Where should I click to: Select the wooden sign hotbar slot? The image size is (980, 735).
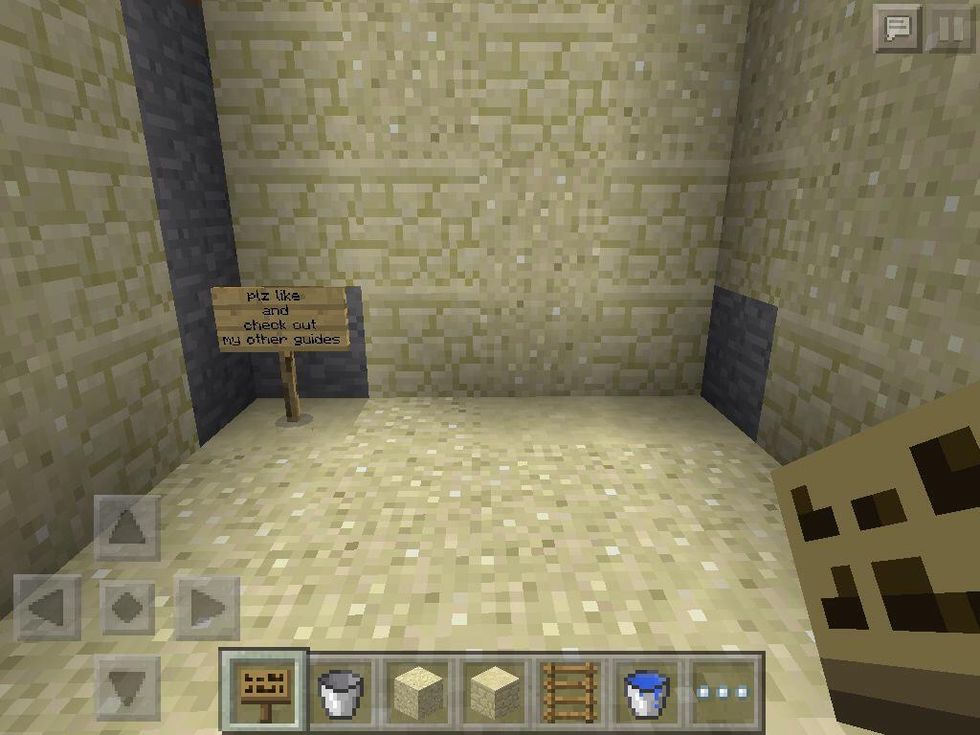tap(264, 690)
